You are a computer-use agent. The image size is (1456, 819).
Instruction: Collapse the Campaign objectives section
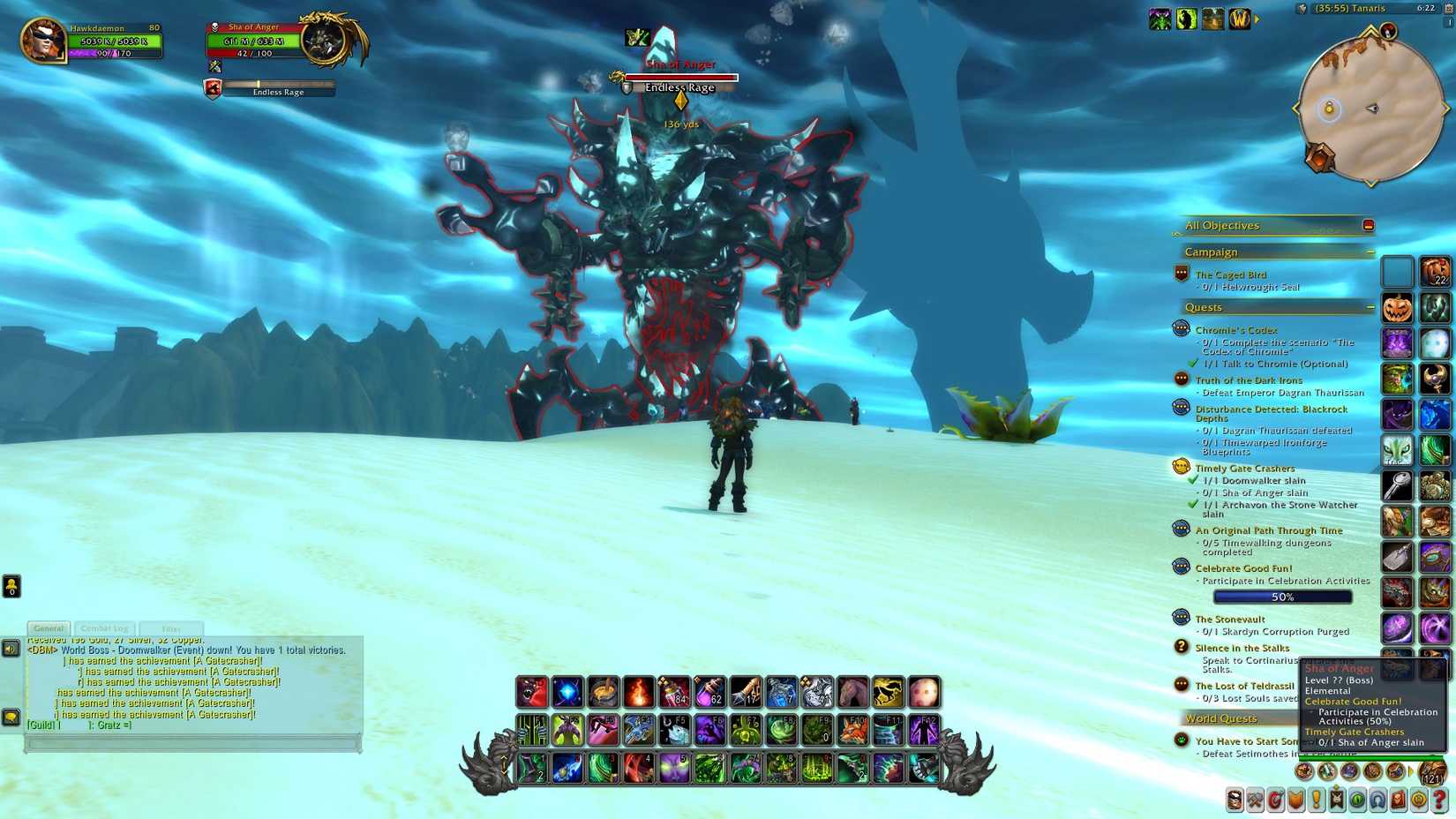1370,251
